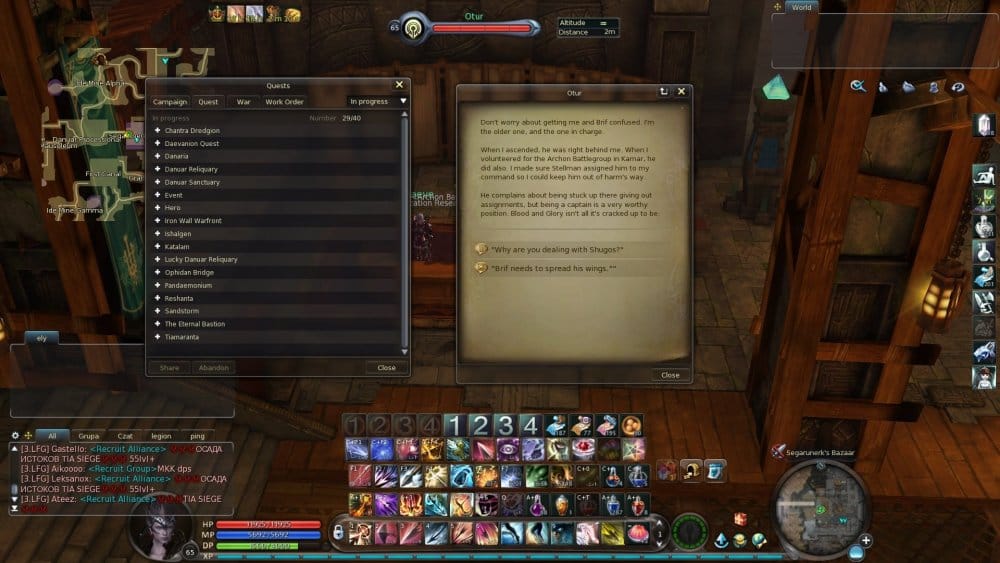Open the World chat tab panel

tap(800, 7)
